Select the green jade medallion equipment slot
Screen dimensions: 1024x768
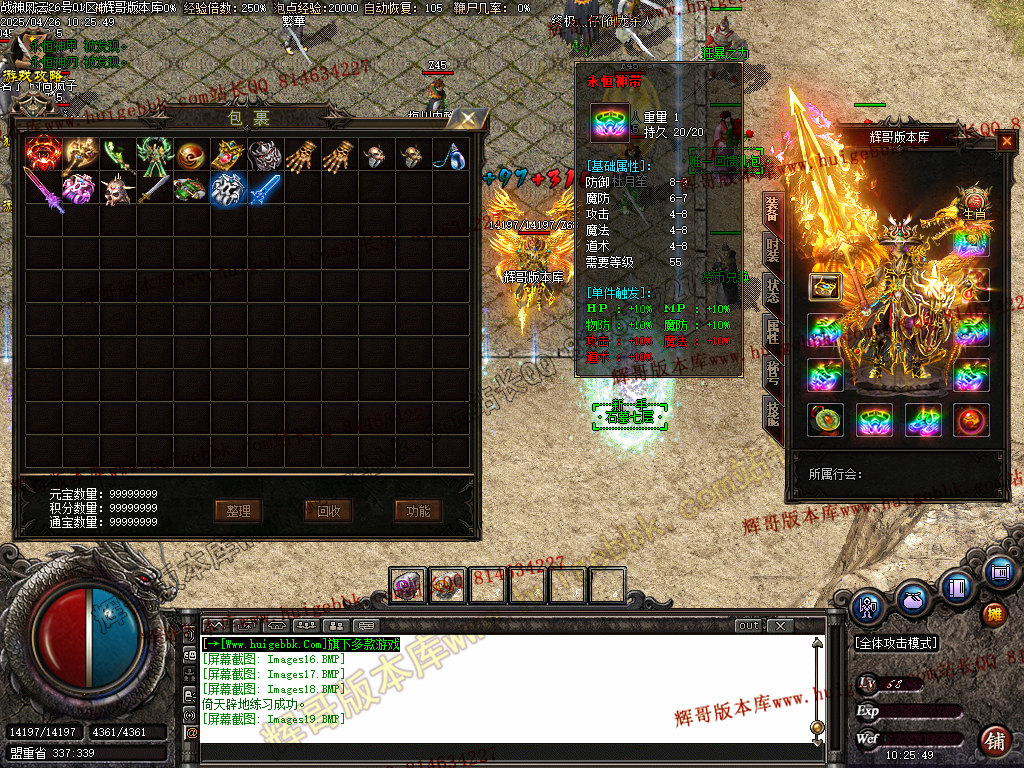click(825, 420)
